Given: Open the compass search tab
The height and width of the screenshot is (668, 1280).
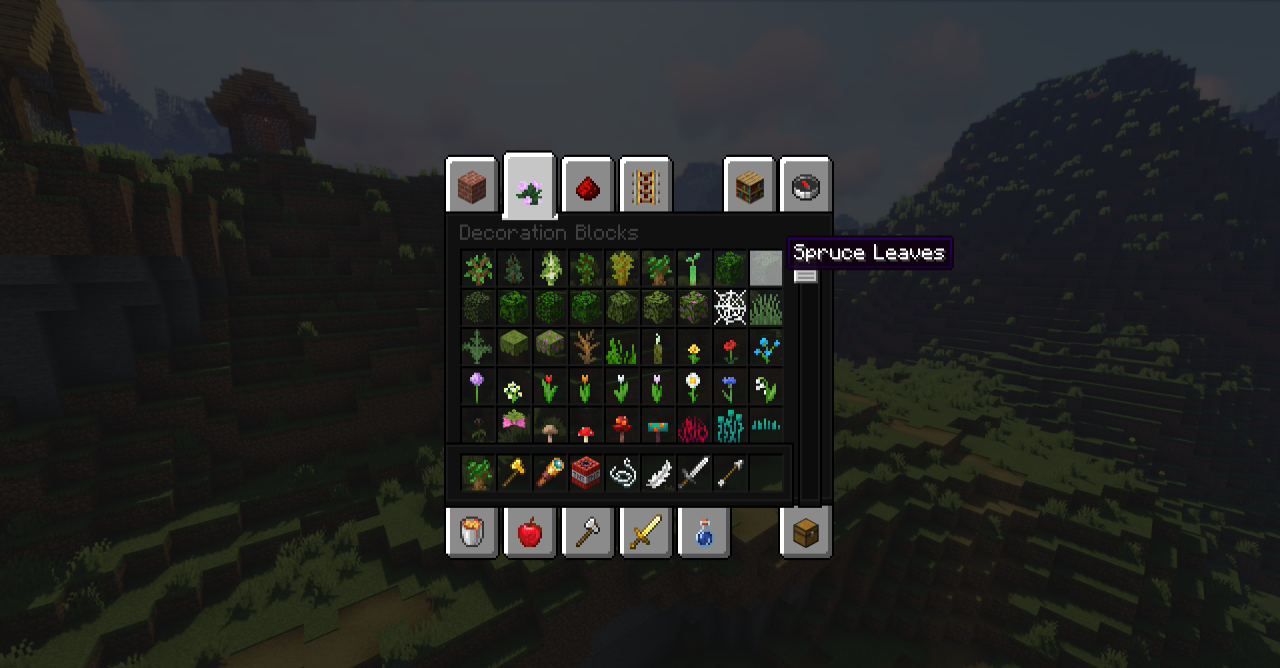Looking at the screenshot, I should [x=805, y=186].
